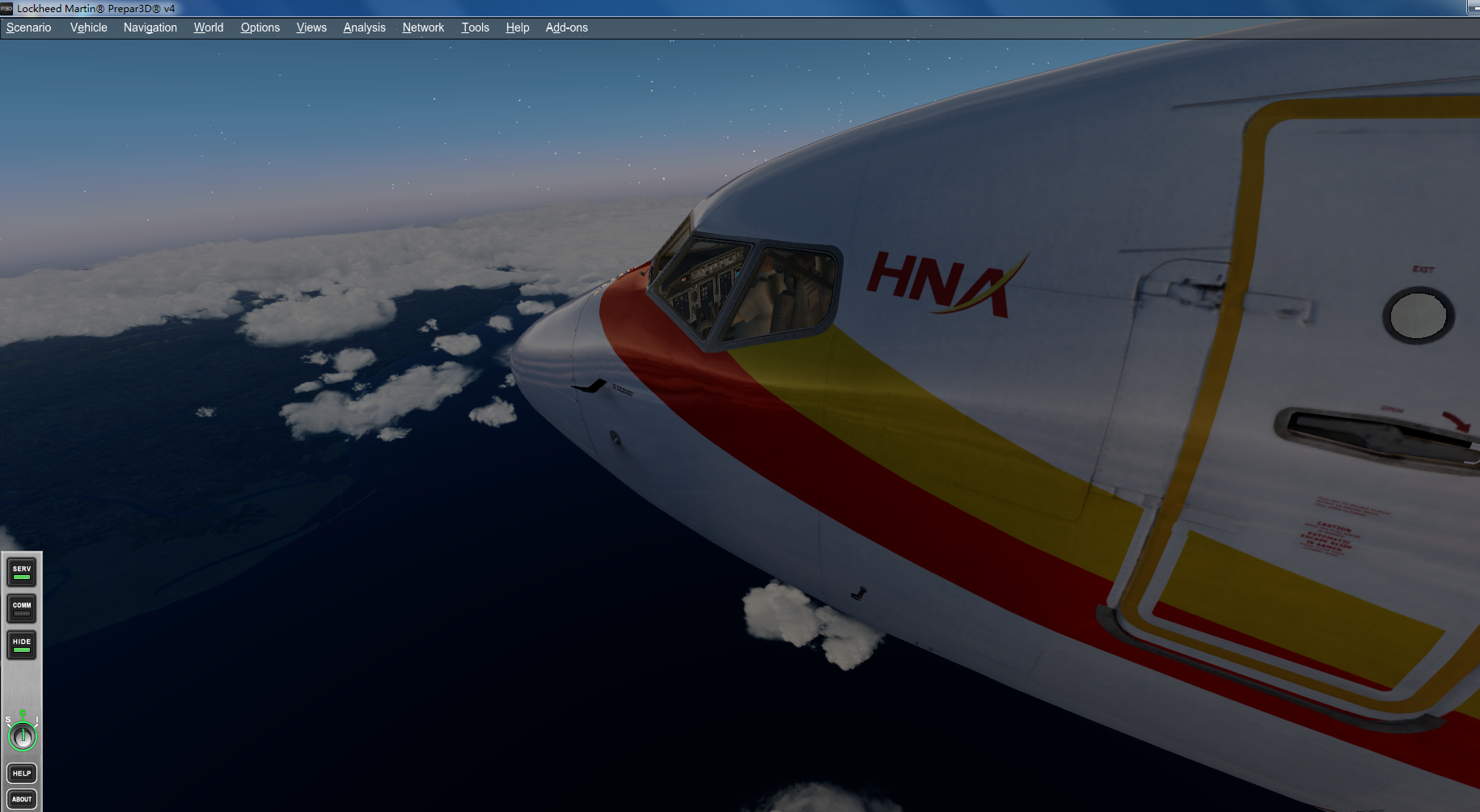Toggle the COMM button on the side panel
This screenshot has height=812, width=1480.
(21, 608)
